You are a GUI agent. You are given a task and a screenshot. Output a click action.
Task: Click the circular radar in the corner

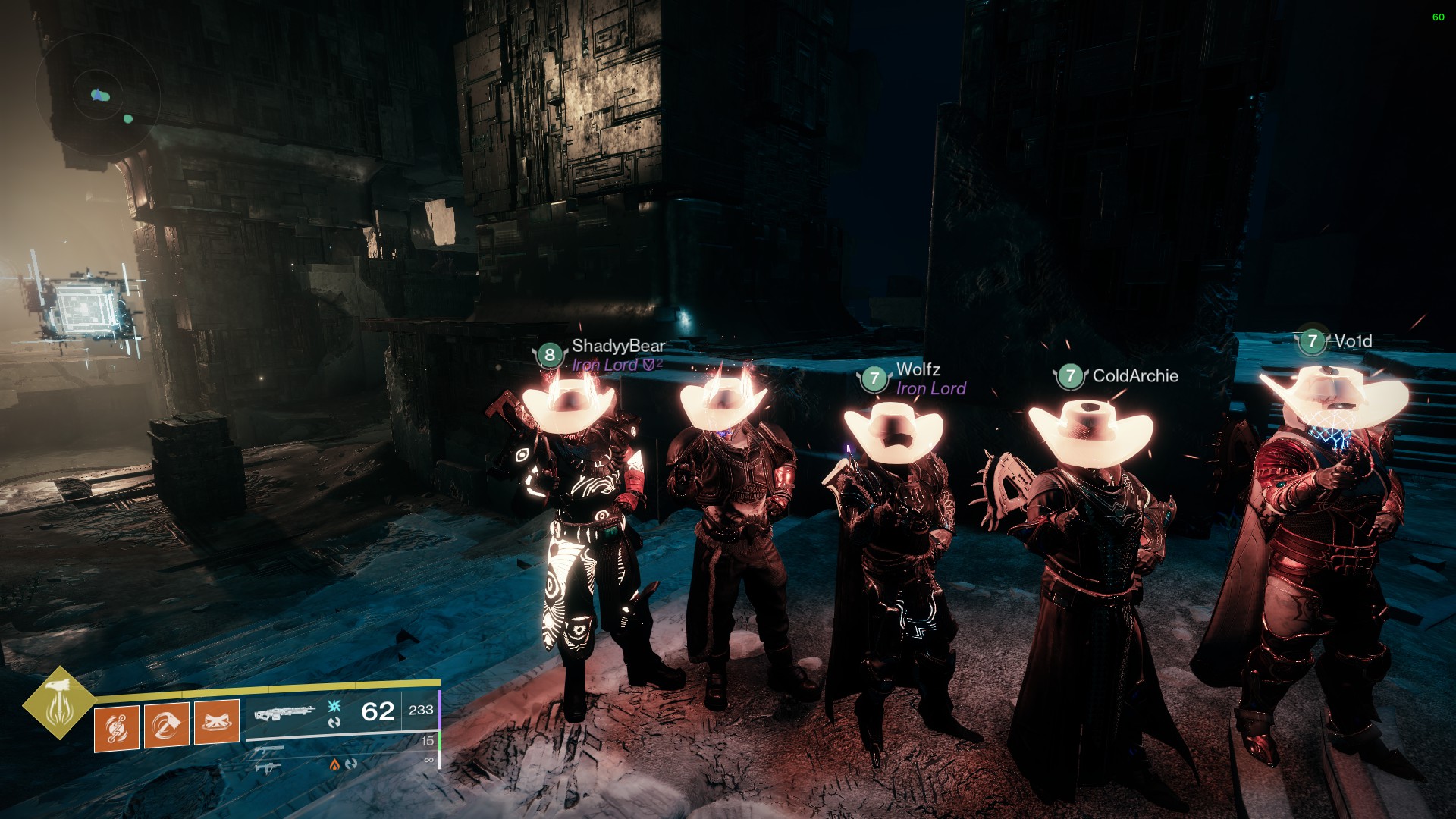pos(98,95)
